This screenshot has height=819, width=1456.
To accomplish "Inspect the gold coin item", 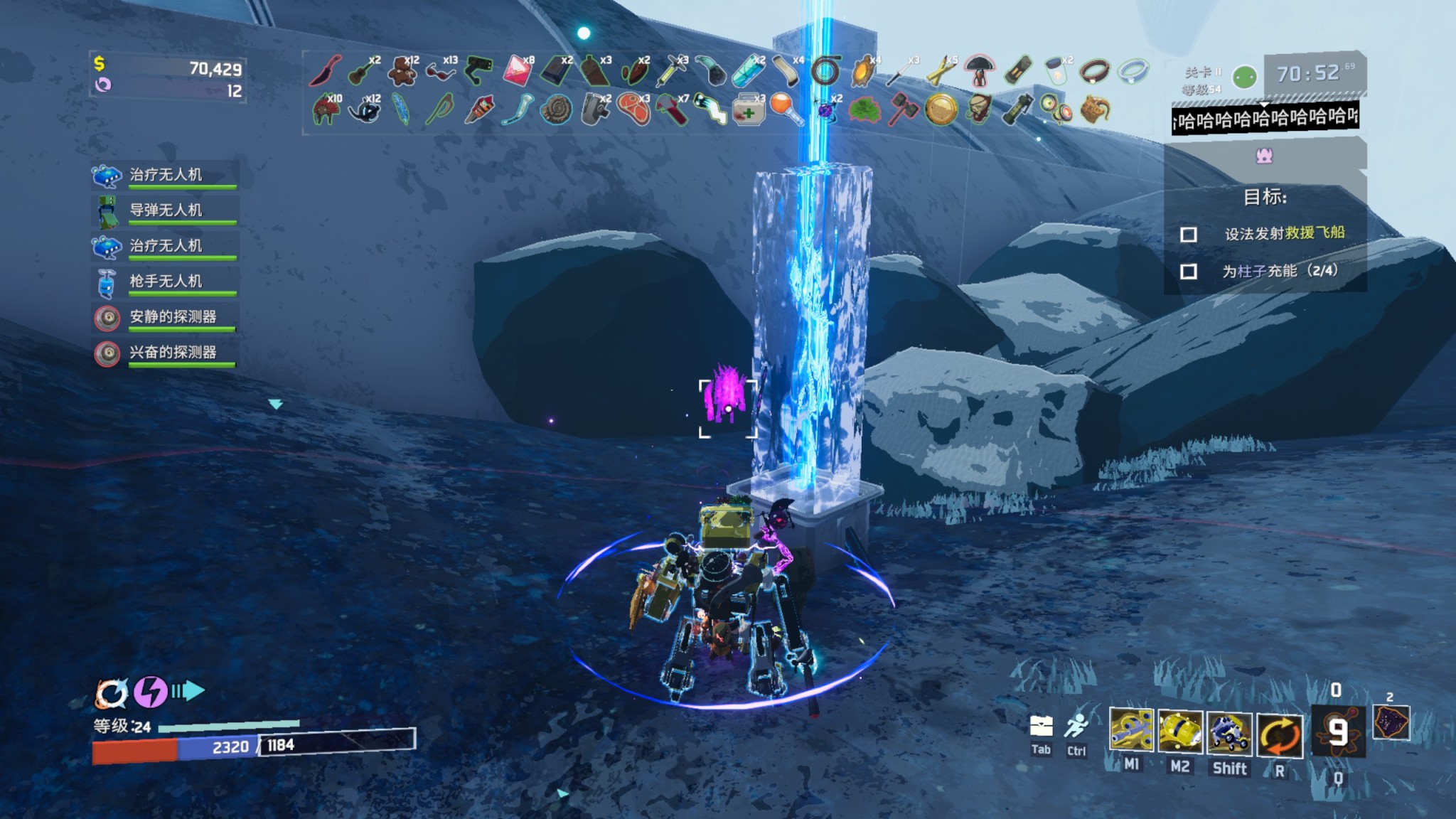I will point(940,110).
